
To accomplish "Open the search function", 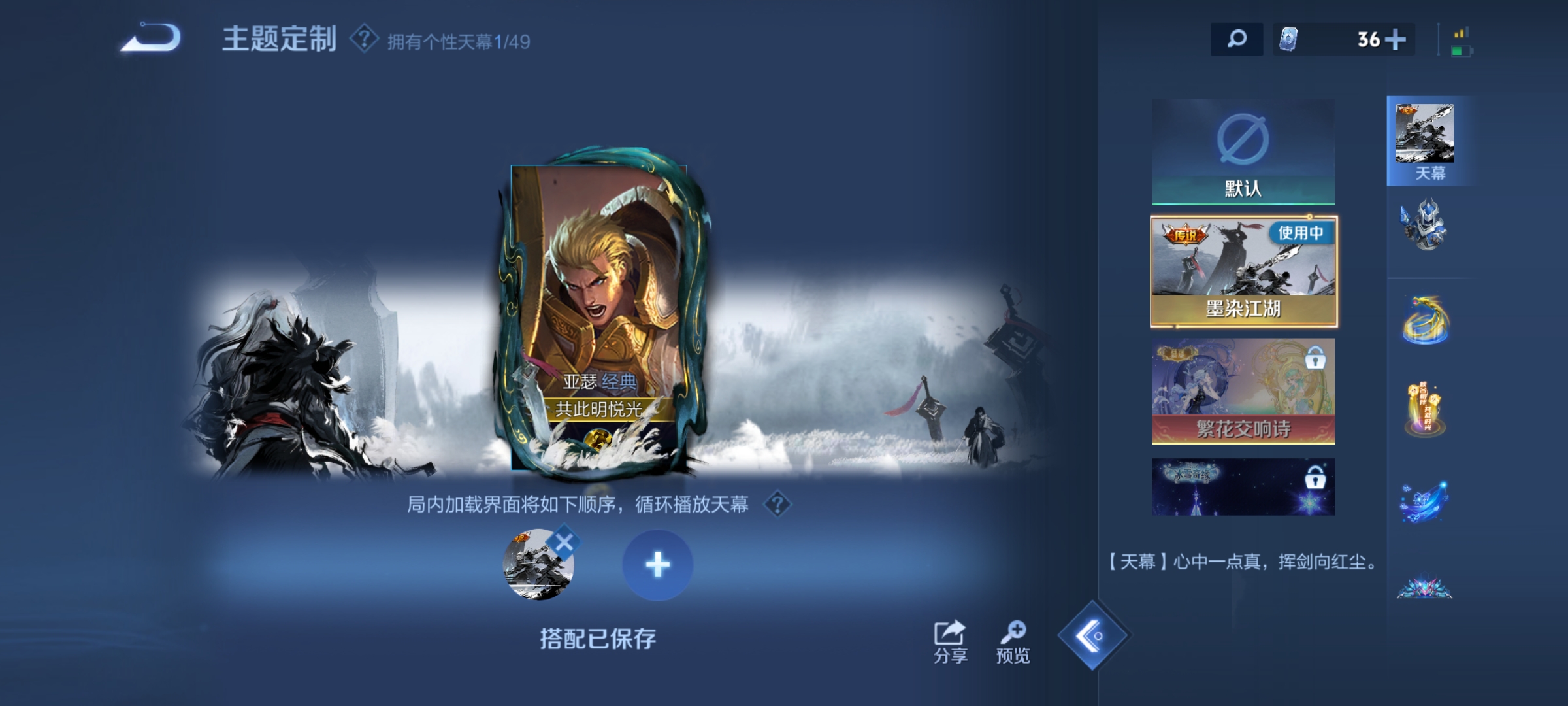I will tap(1237, 39).
